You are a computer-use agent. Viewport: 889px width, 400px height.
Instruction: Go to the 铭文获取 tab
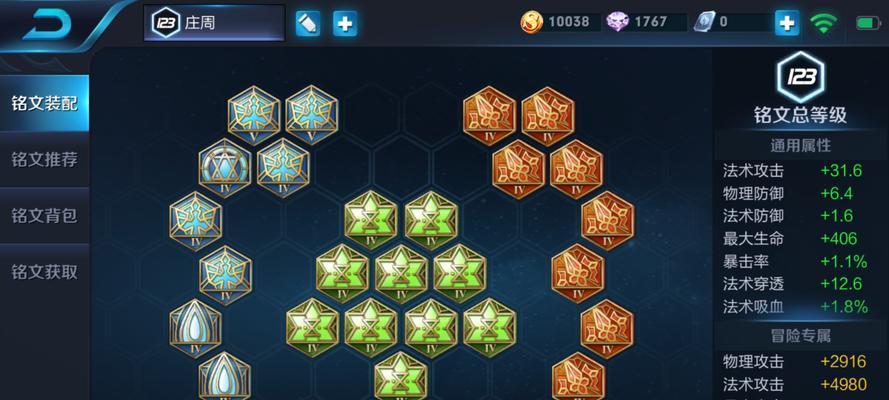(44, 271)
